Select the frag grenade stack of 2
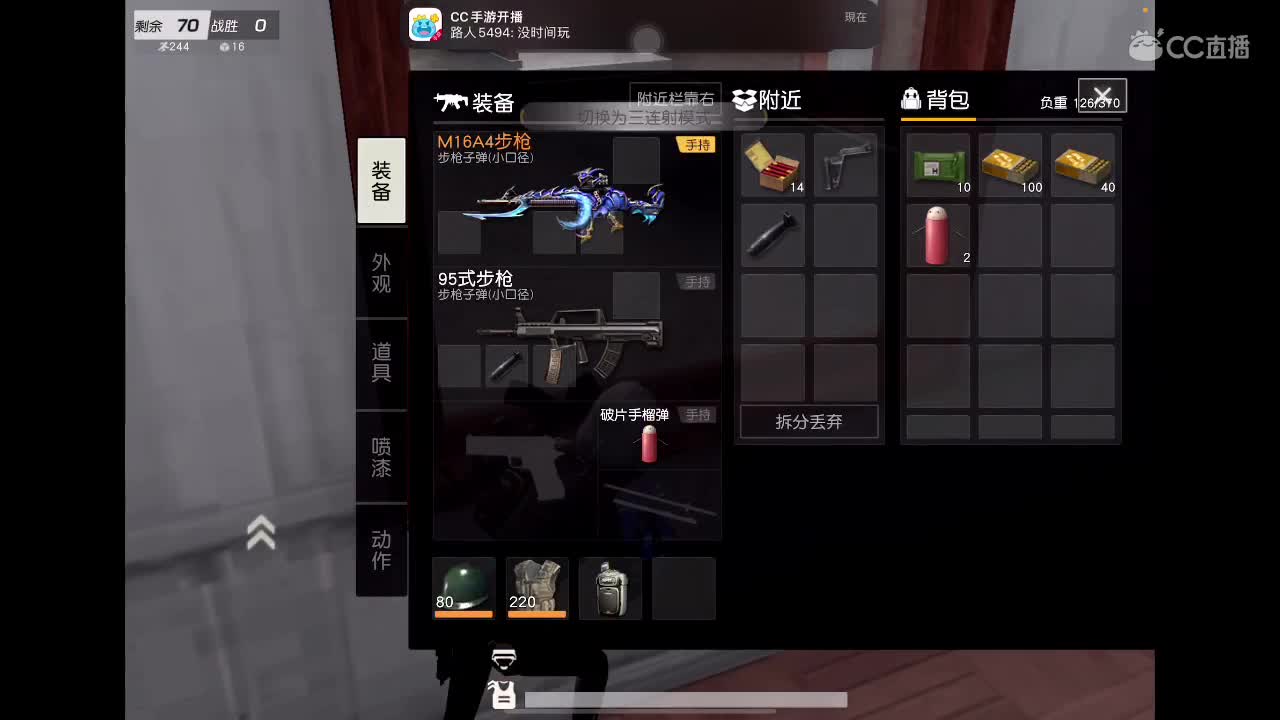1280x720 pixels. pos(937,234)
